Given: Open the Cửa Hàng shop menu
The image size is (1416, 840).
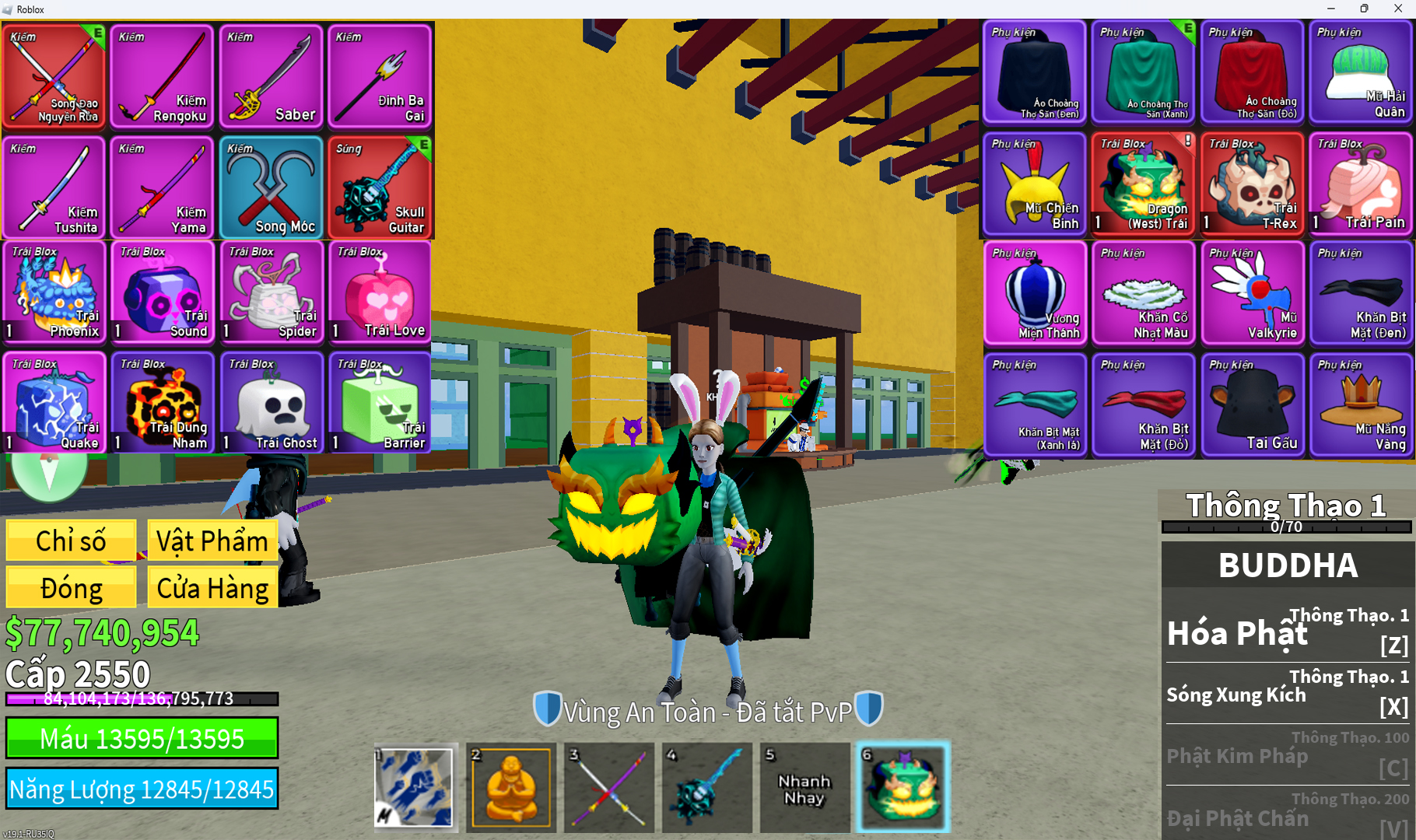Looking at the screenshot, I should (x=212, y=587).
